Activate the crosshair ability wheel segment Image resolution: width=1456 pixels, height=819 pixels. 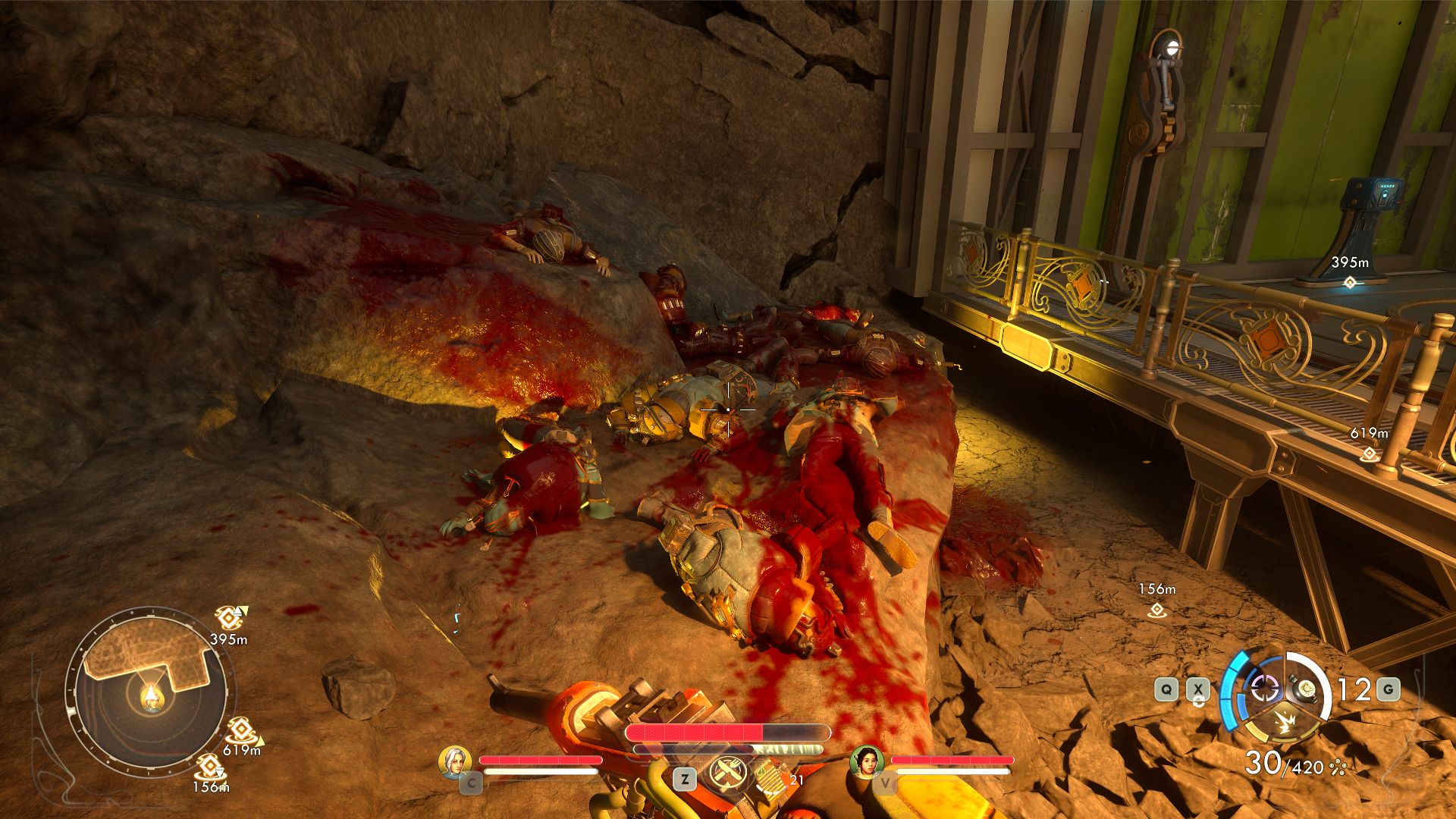[1264, 689]
